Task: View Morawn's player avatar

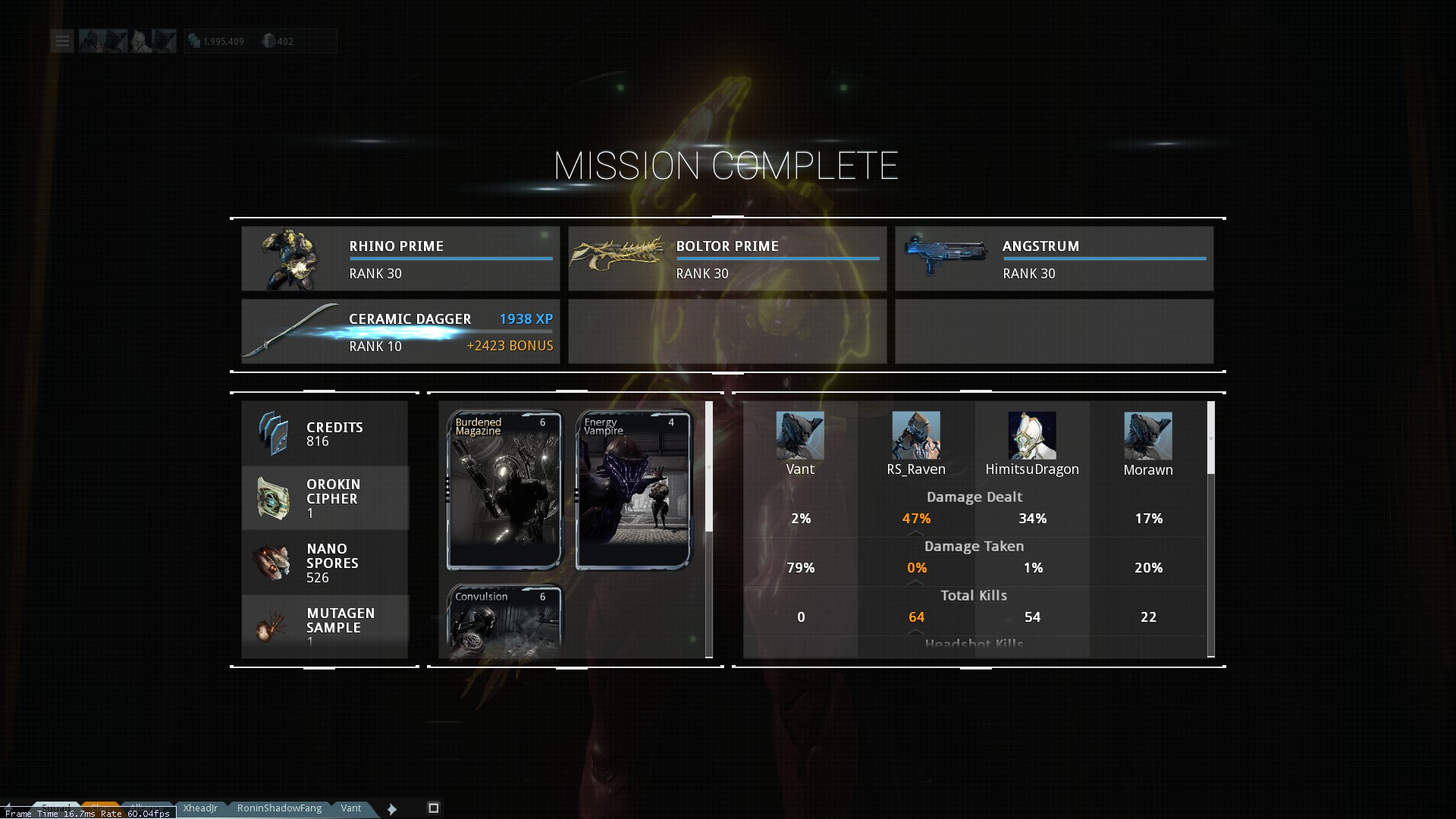Action: [x=1148, y=436]
